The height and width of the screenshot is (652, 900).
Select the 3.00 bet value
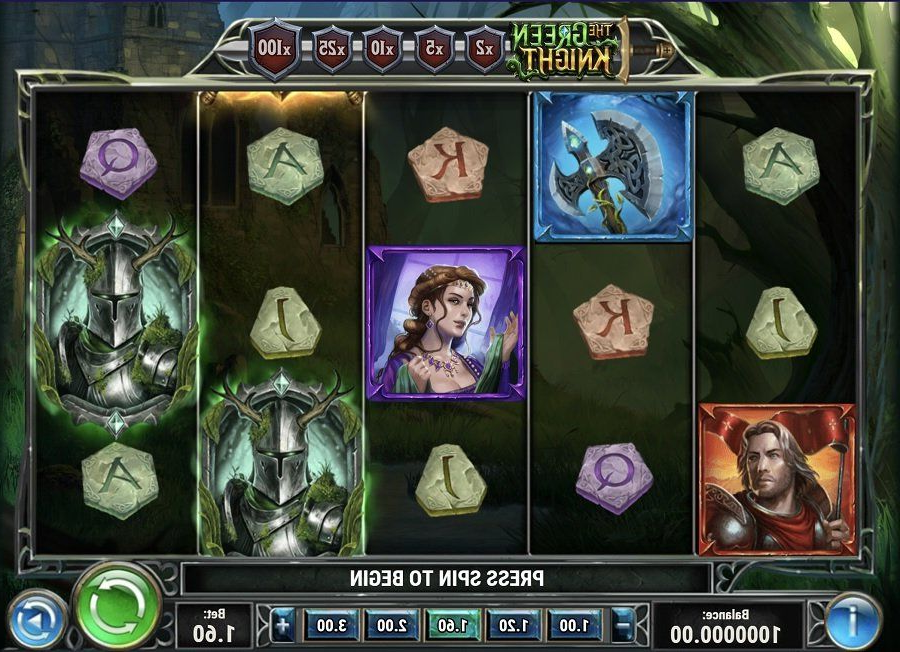(327, 627)
